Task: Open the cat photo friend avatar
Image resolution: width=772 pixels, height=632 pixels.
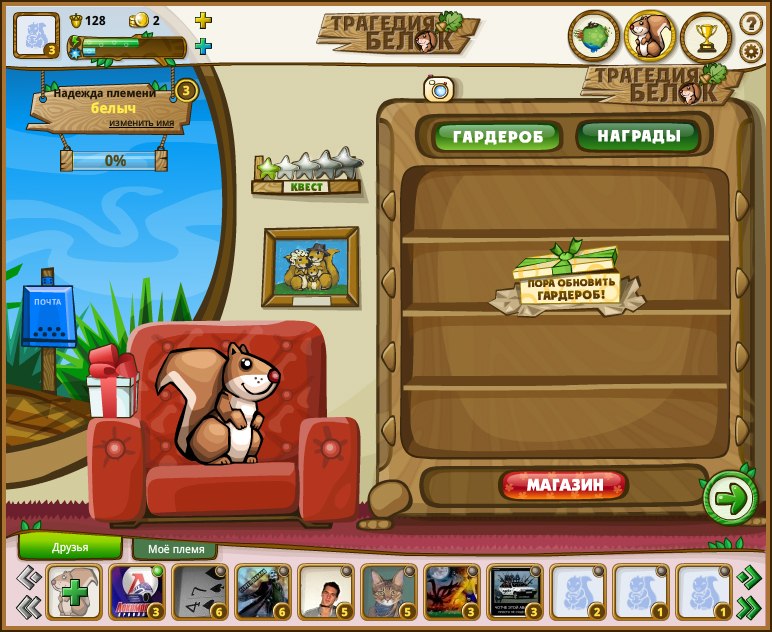Action: pyautogui.click(x=388, y=591)
